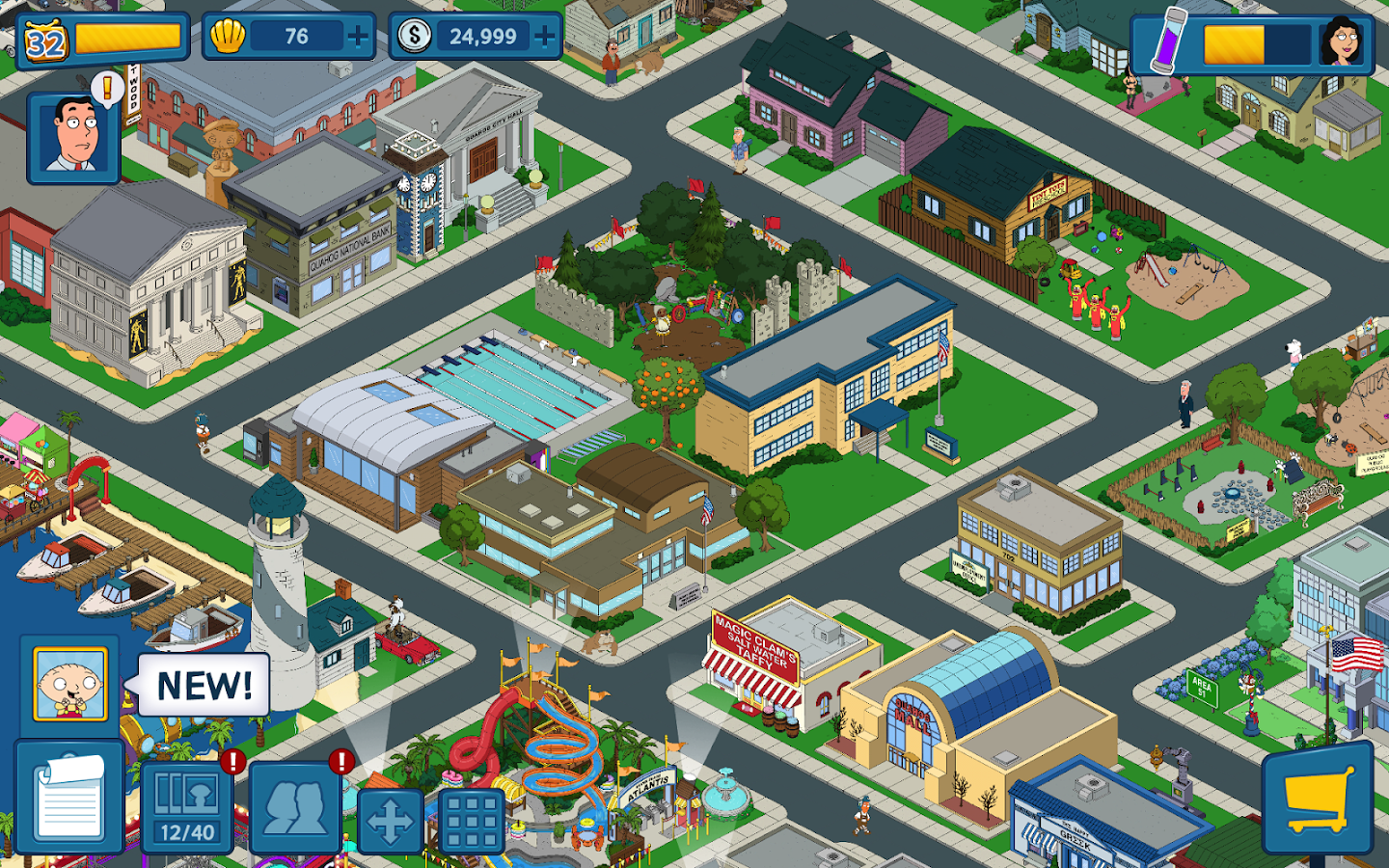Image resolution: width=1389 pixels, height=868 pixels.
Task: Open the friends silhouettes button
Action: 296,805
